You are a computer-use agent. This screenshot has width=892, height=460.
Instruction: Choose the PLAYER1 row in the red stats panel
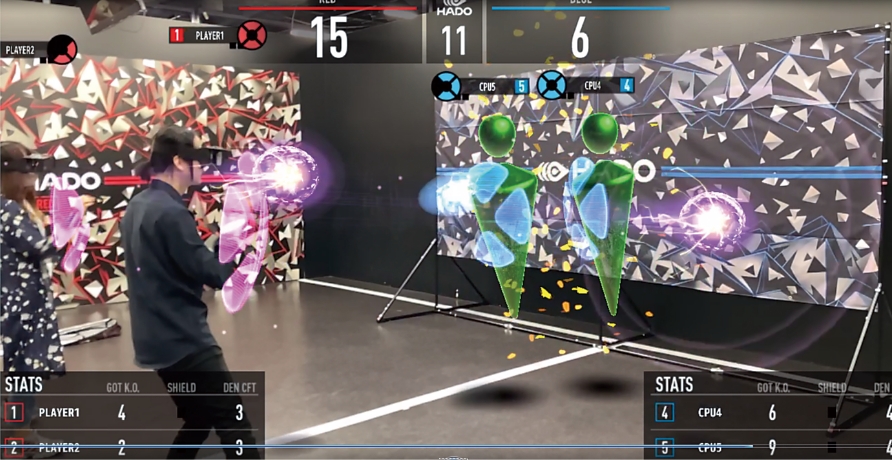point(130,412)
